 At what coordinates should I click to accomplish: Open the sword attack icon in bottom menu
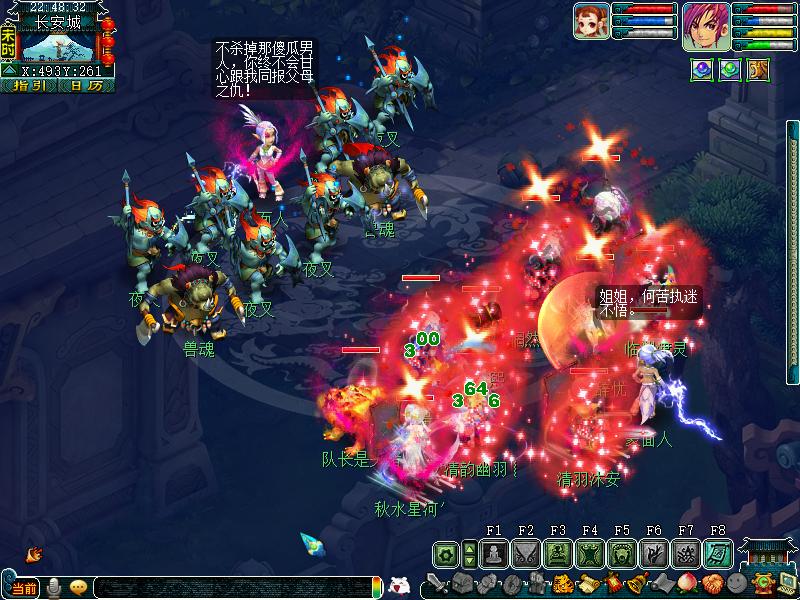[437, 584]
